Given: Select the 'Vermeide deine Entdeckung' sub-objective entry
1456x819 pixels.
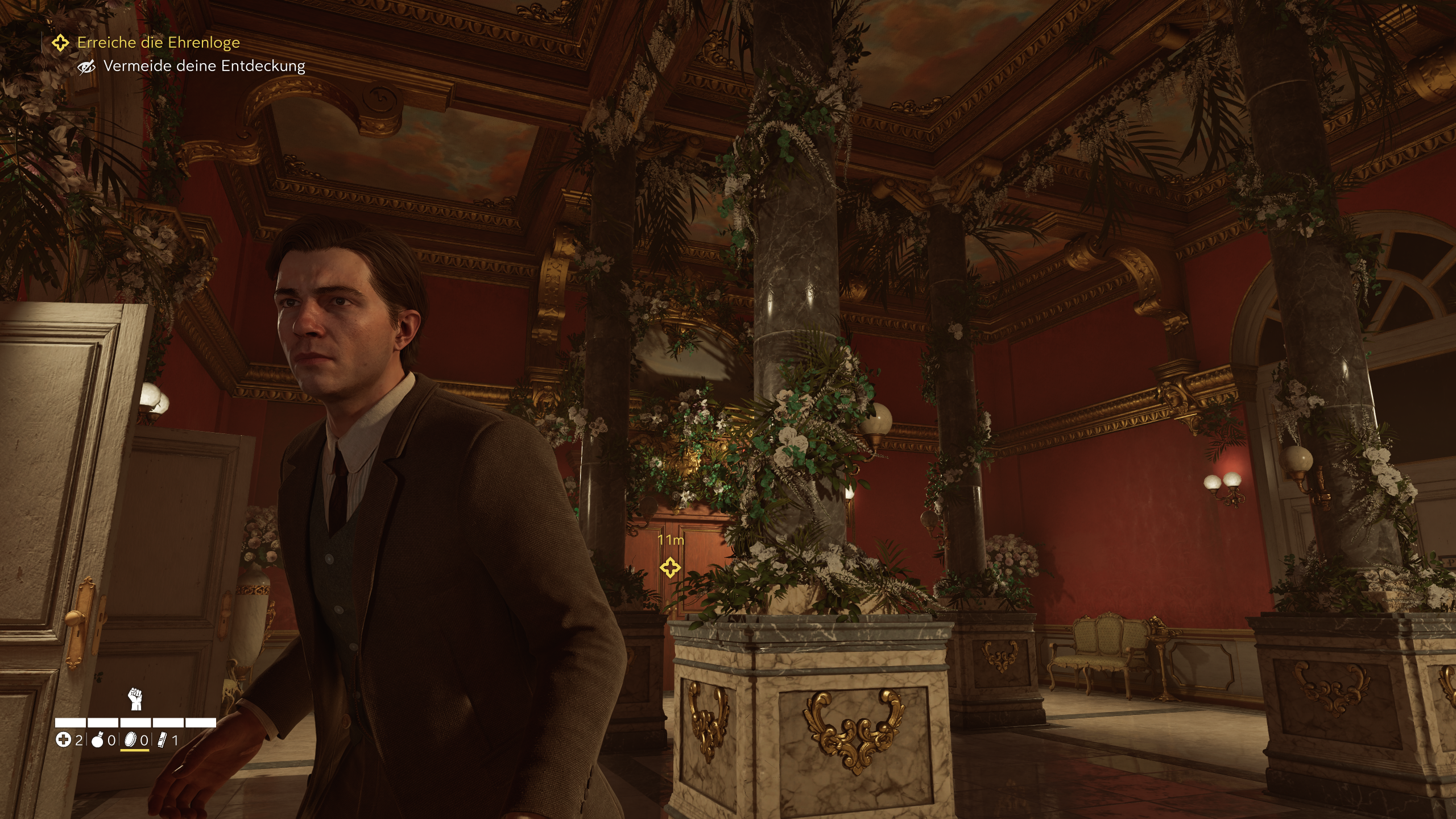Looking at the screenshot, I should click(204, 67).
